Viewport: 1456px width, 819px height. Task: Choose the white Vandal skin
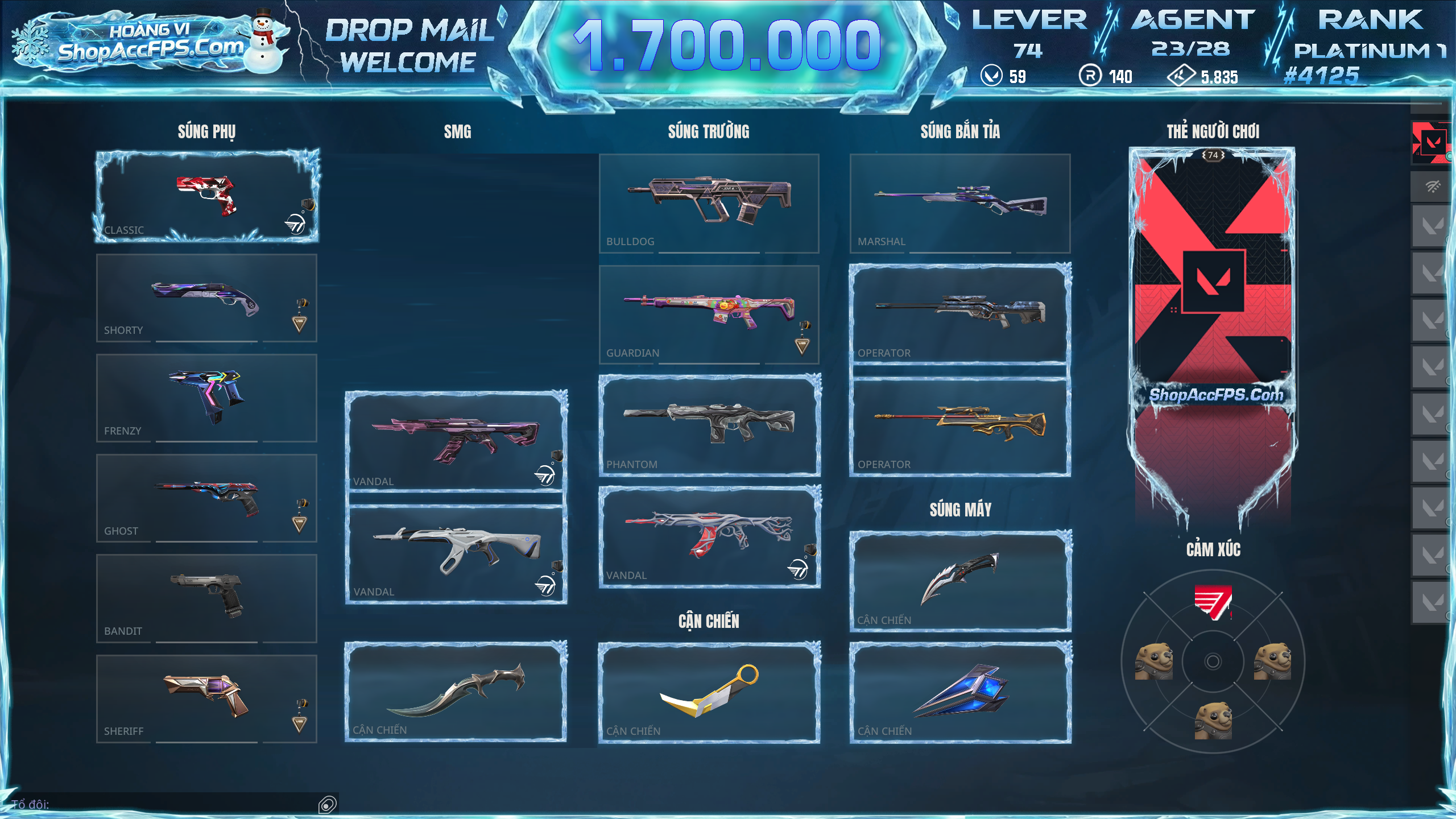[456, 554]
